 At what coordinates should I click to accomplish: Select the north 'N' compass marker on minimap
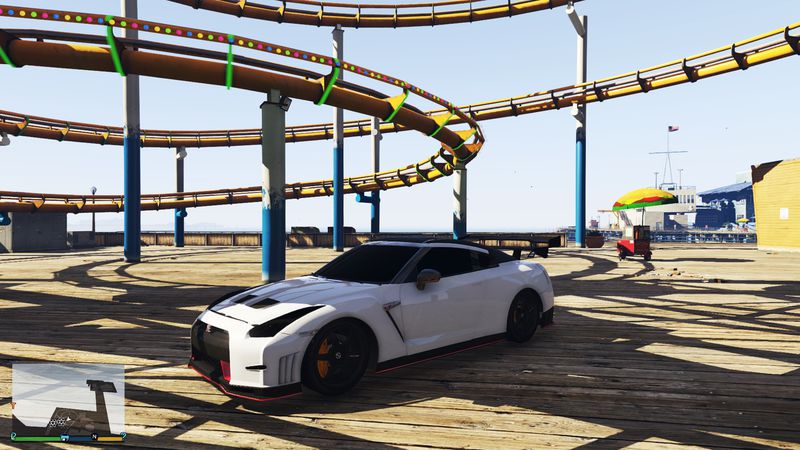click(95, 437)
